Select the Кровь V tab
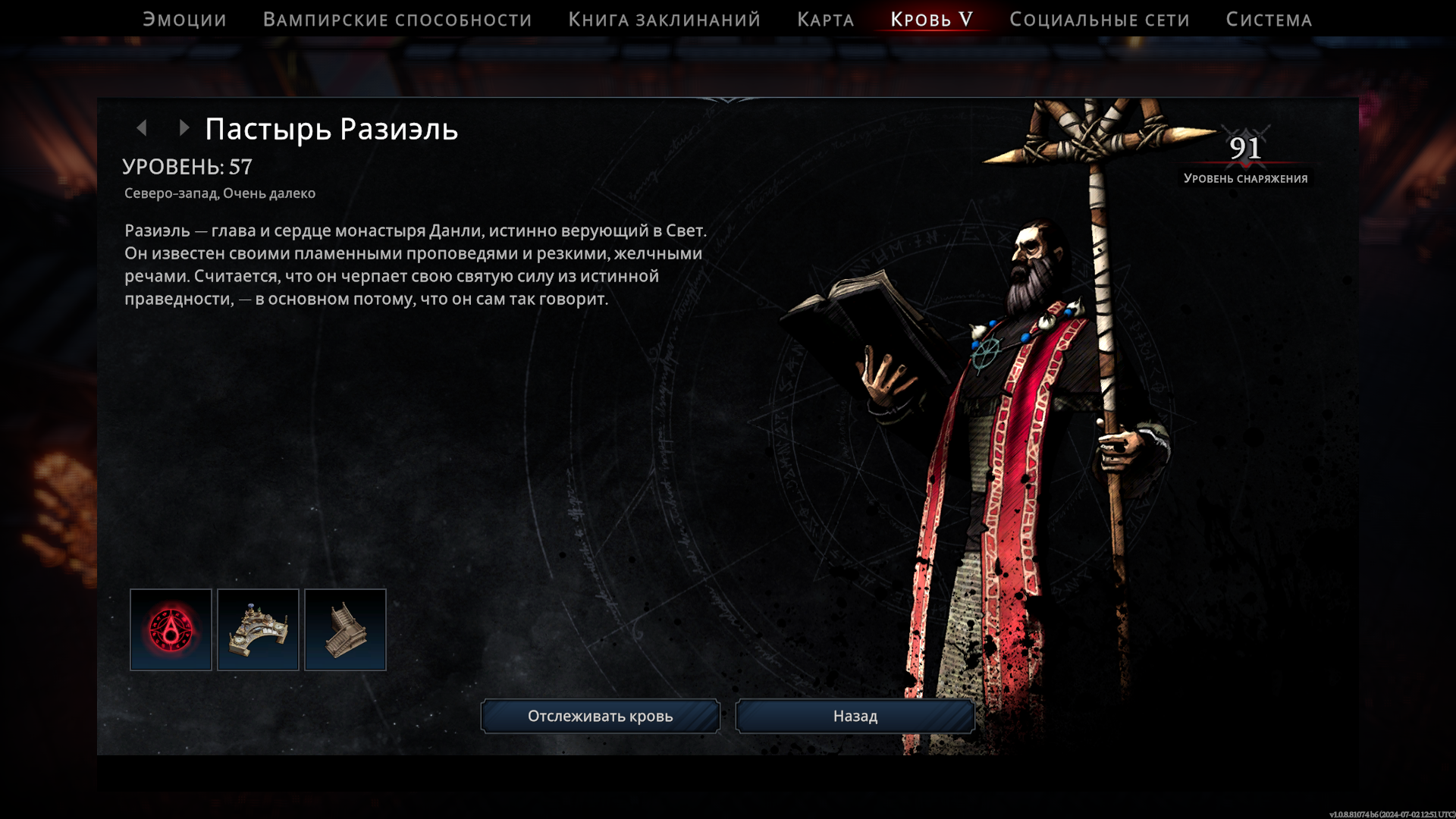 click(931, 20)
